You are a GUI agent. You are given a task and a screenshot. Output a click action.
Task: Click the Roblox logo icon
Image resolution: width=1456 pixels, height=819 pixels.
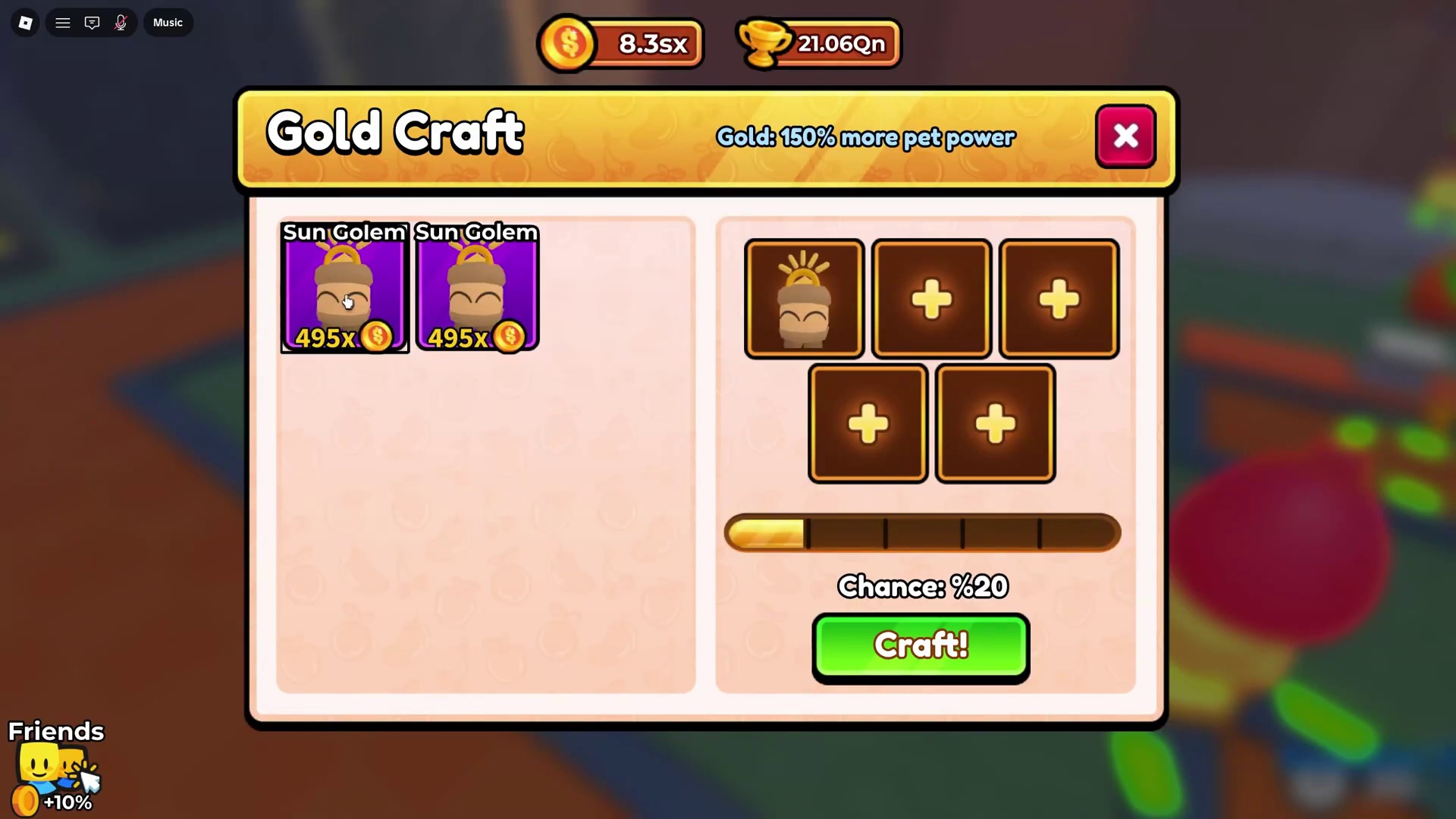click(x=25, y=23)
